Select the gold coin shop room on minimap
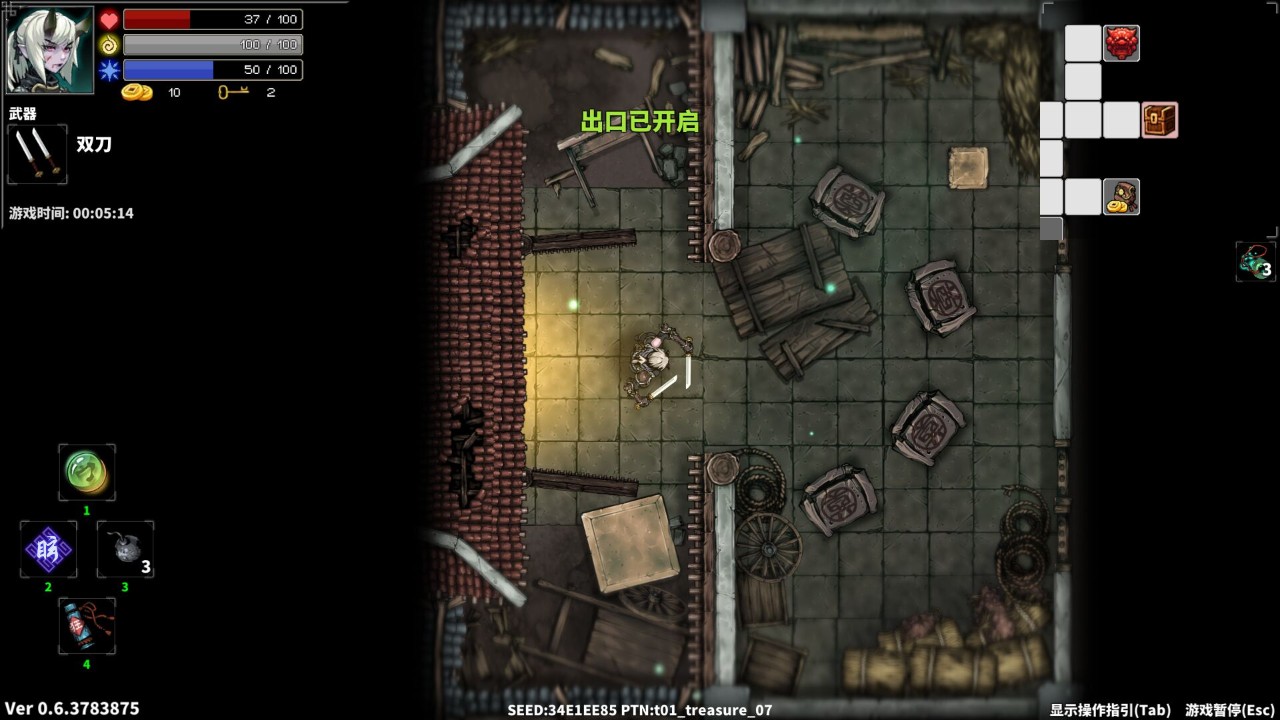The width and height of the screenshot is (1280, 720). click(x=1121, y=197)
